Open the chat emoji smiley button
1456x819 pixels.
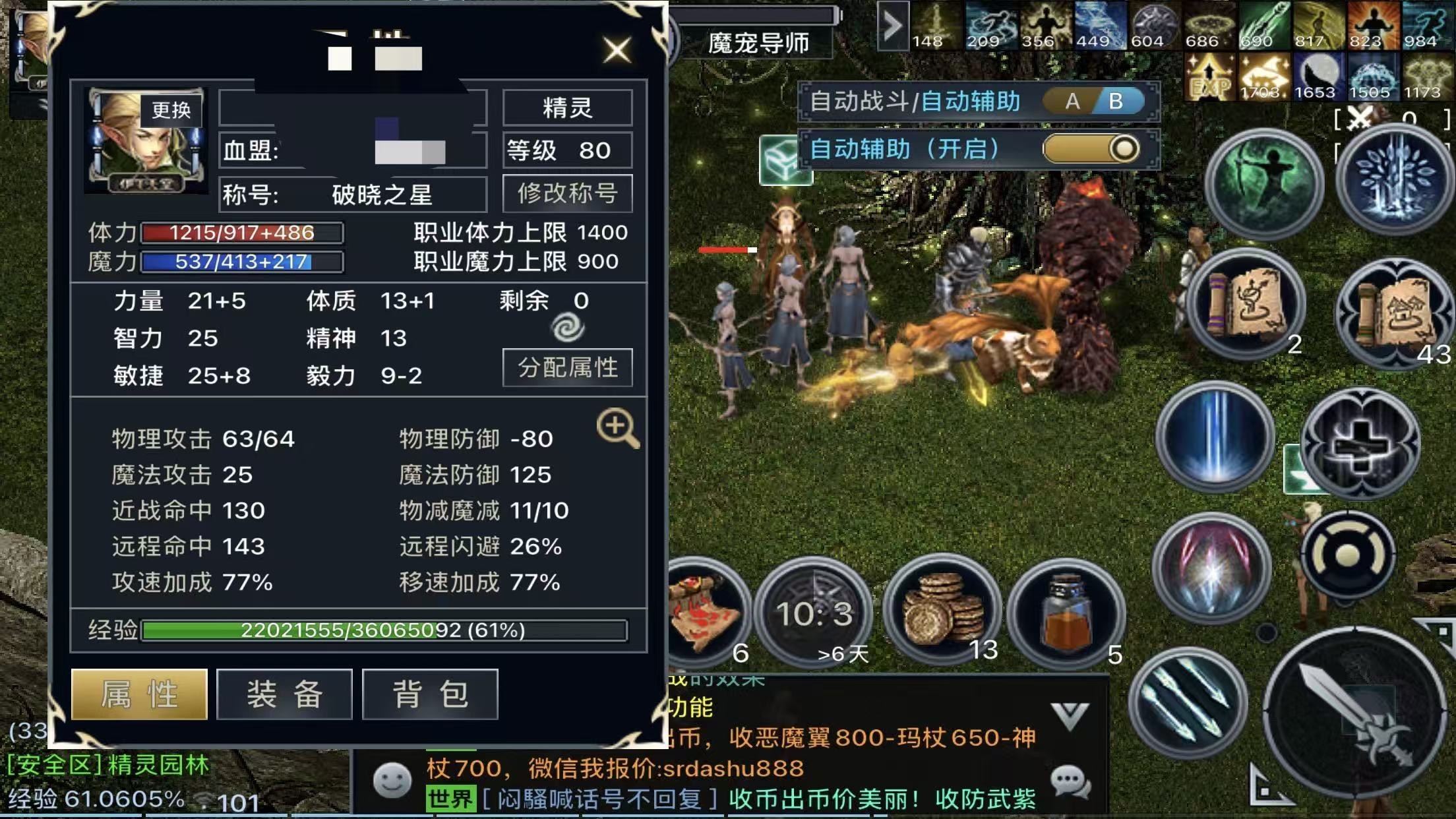[x=392, y=780]
